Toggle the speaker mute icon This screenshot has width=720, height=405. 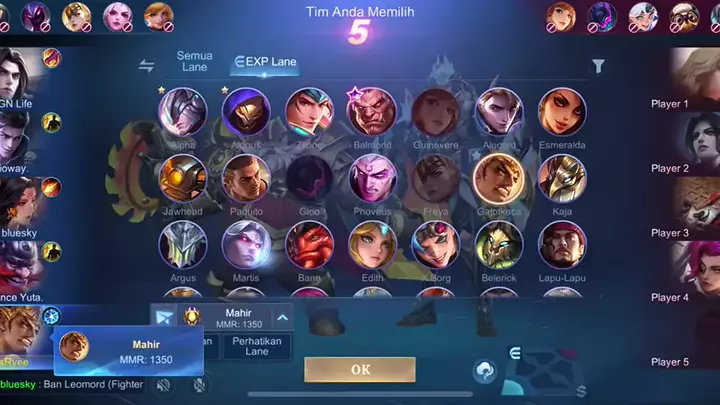[x=163, y=385]
